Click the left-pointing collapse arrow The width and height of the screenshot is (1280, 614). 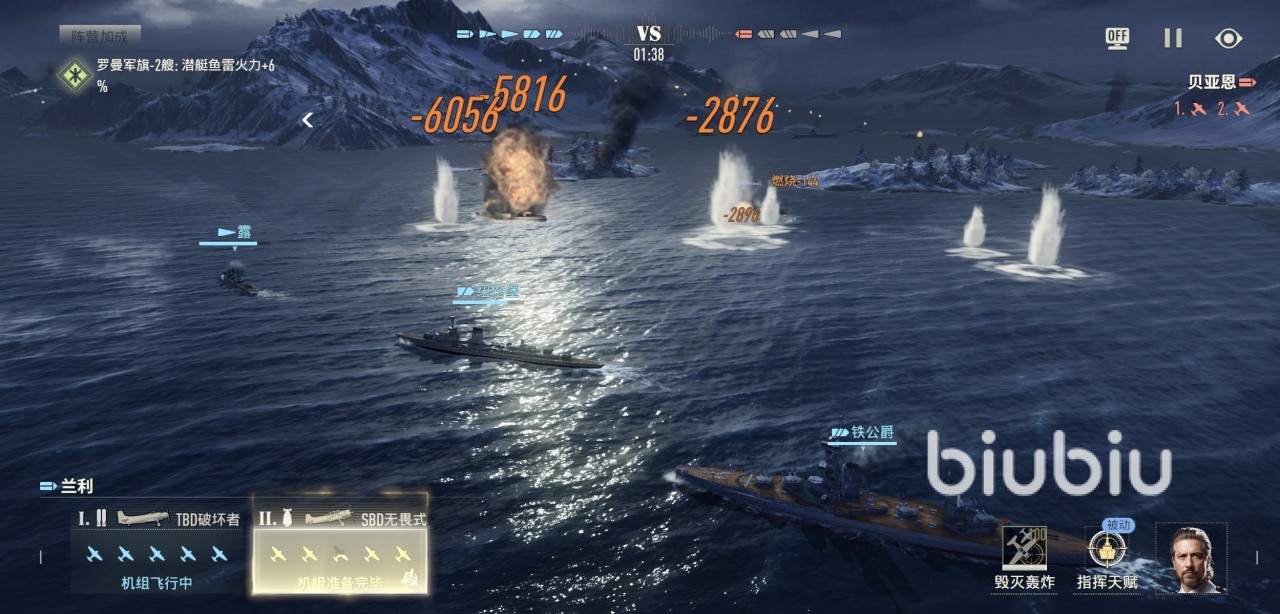308,120
